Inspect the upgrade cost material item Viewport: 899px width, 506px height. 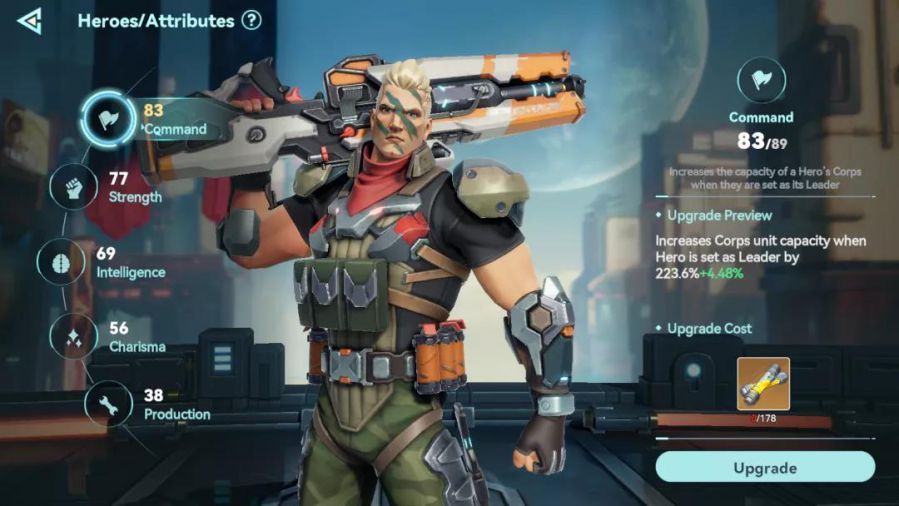point(764,384)
